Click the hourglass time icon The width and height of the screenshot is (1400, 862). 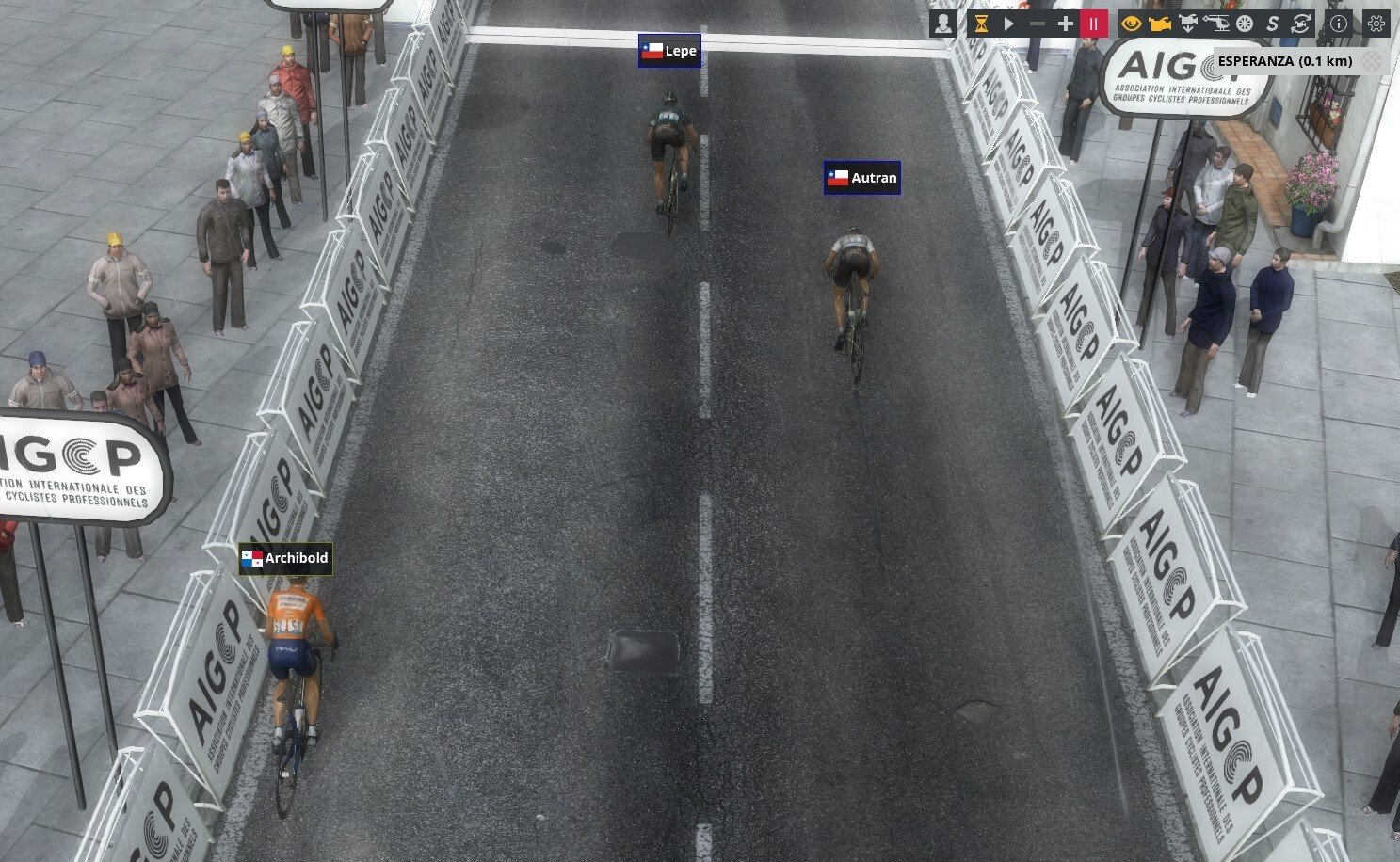pyautogui.click(x=981, y=24)
